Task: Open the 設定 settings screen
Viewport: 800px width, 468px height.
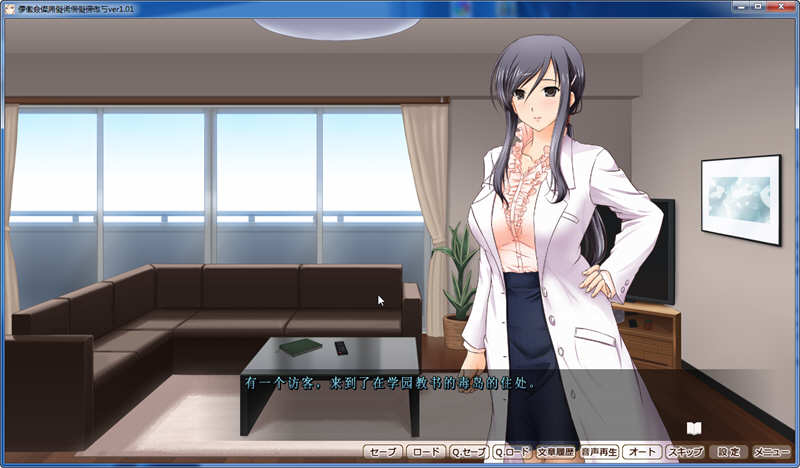Action: pos(729,452)
